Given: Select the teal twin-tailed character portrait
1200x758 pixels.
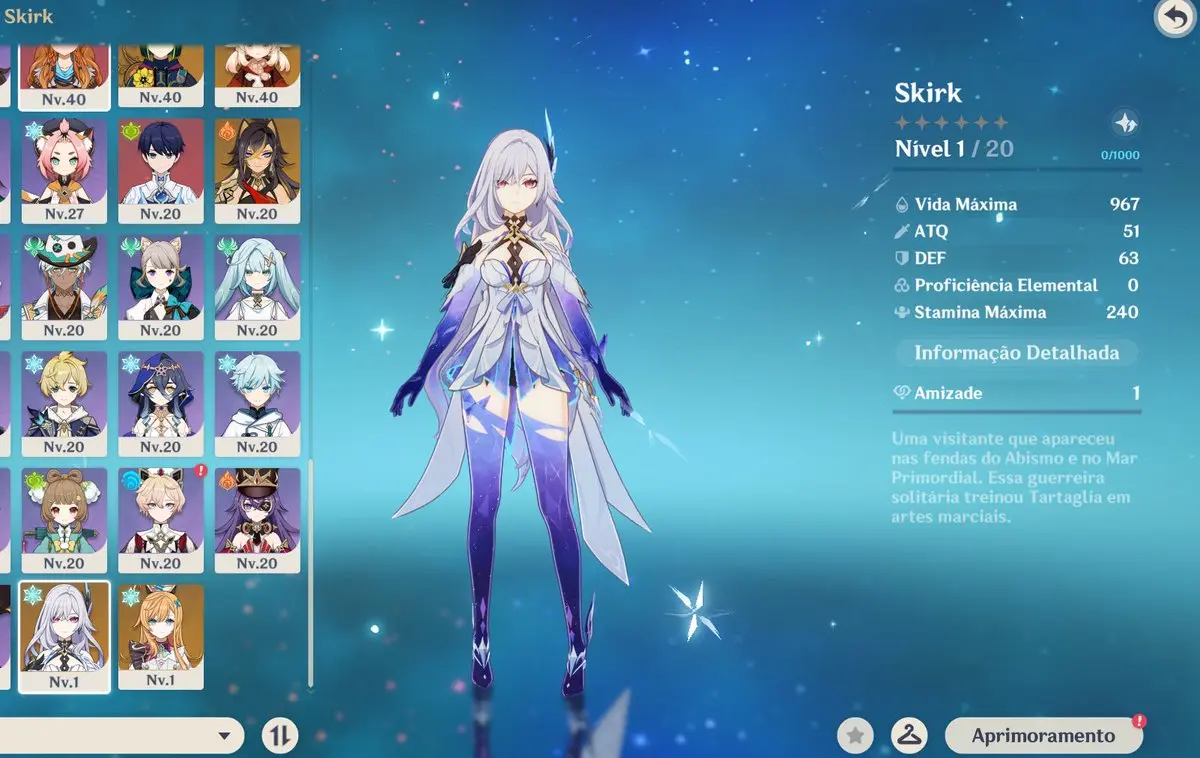Looking at the screenshot, I should pos(257,287).
